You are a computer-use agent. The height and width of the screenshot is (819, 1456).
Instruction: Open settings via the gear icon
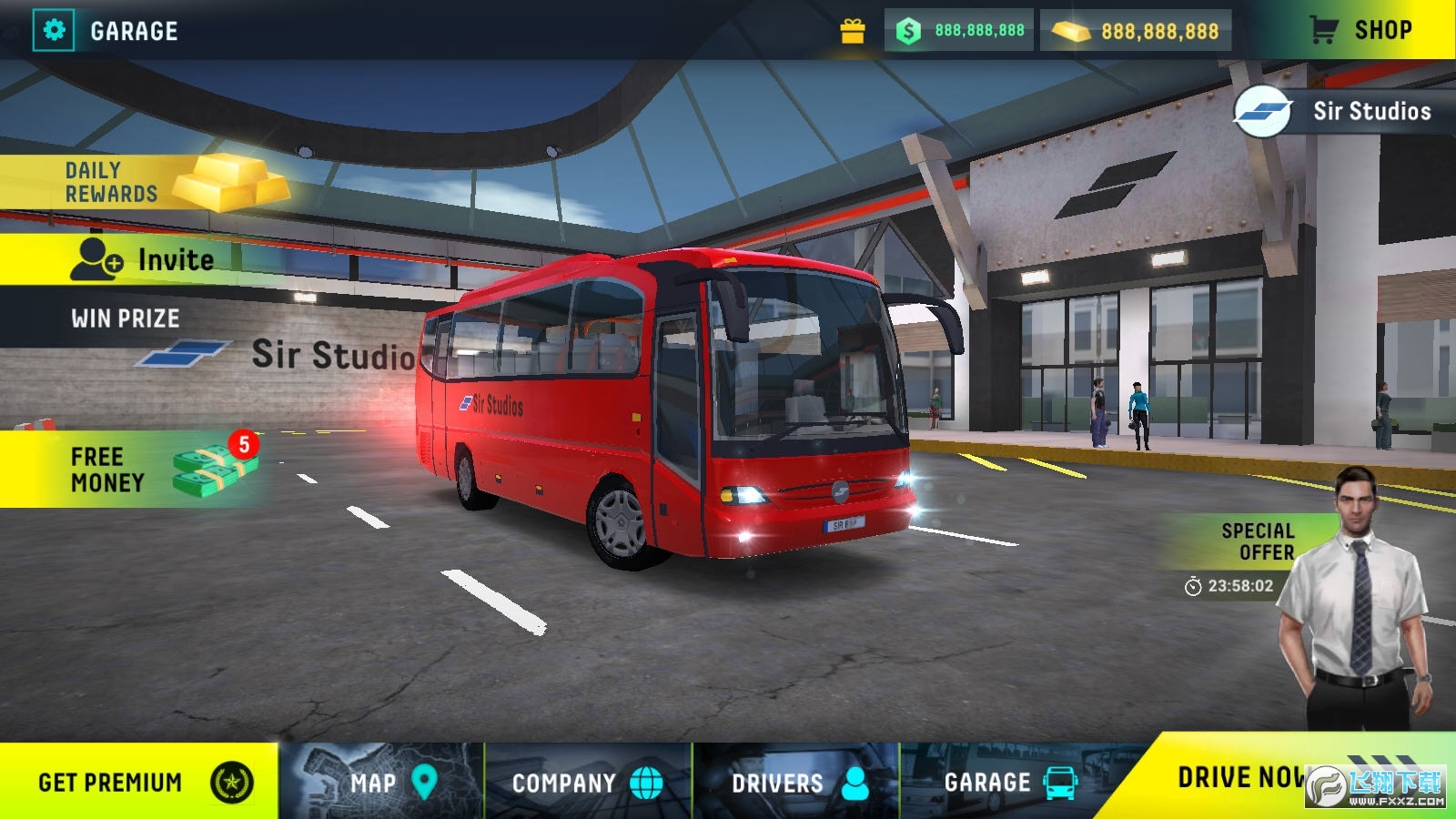point(54,30)
